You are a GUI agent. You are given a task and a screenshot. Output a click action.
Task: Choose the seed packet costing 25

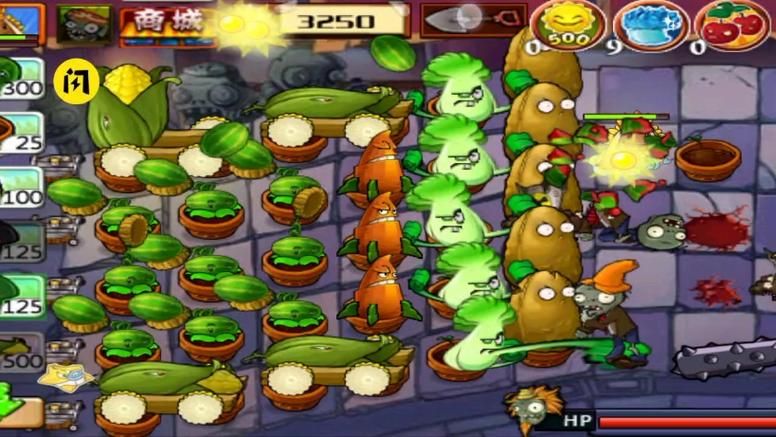20,133
